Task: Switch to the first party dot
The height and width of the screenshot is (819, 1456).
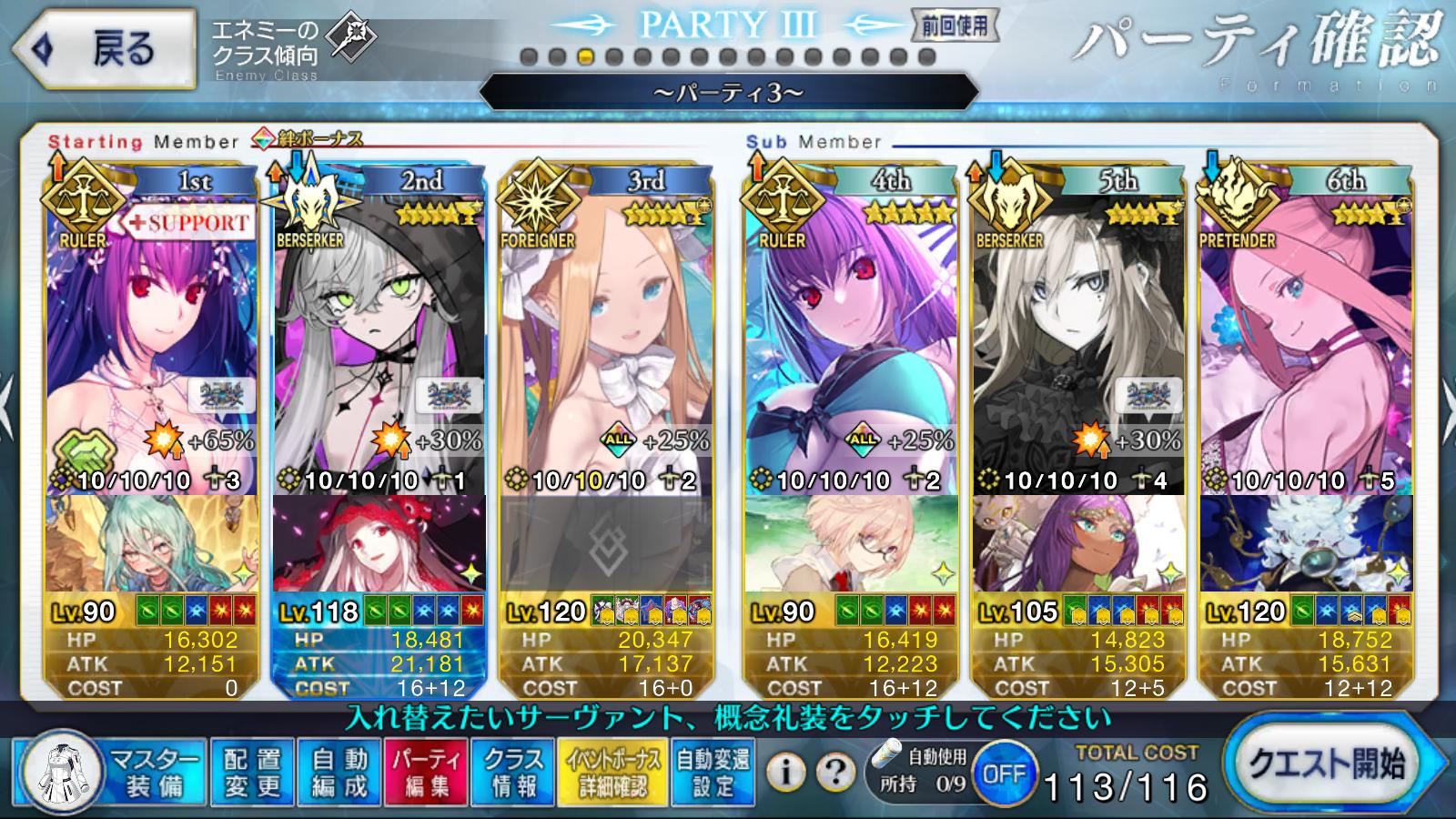Action: (x=529, y=57)
